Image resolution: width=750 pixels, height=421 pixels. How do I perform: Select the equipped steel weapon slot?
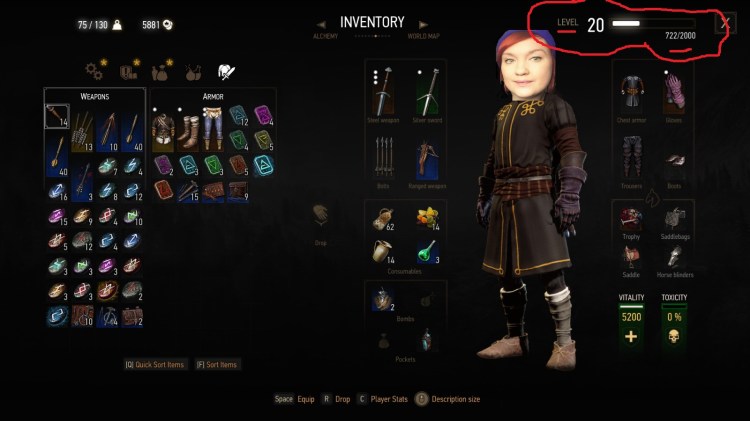coord(382,93)
